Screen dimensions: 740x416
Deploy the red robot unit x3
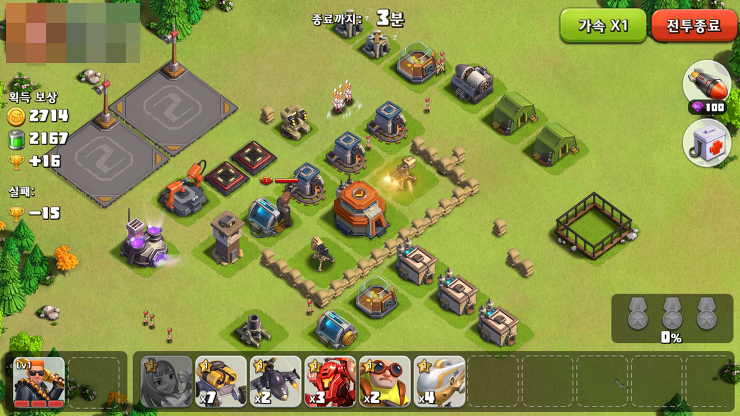coord(331,381)
